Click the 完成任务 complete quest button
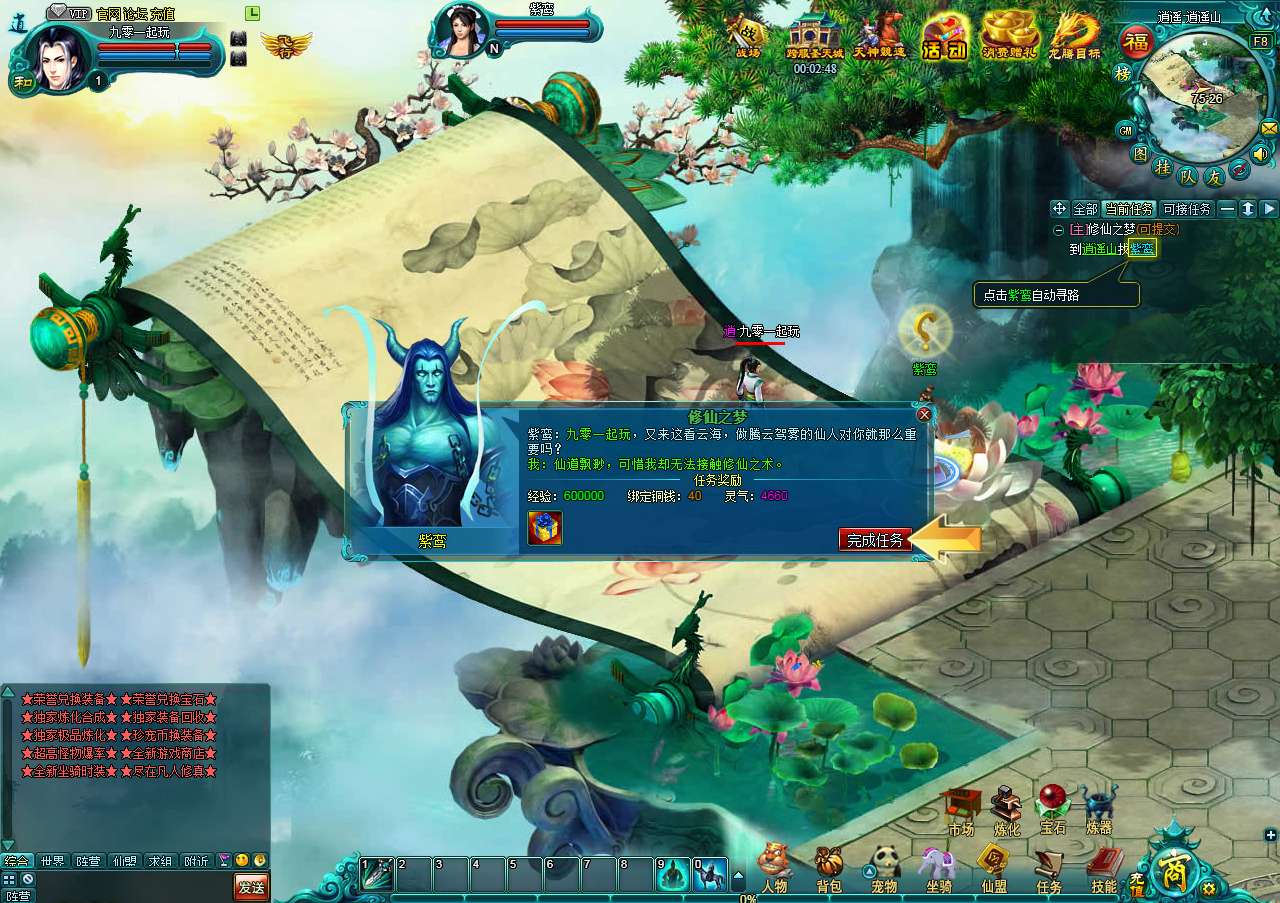This screenshot has height=903, width=1280. click(x=875, y=541)
